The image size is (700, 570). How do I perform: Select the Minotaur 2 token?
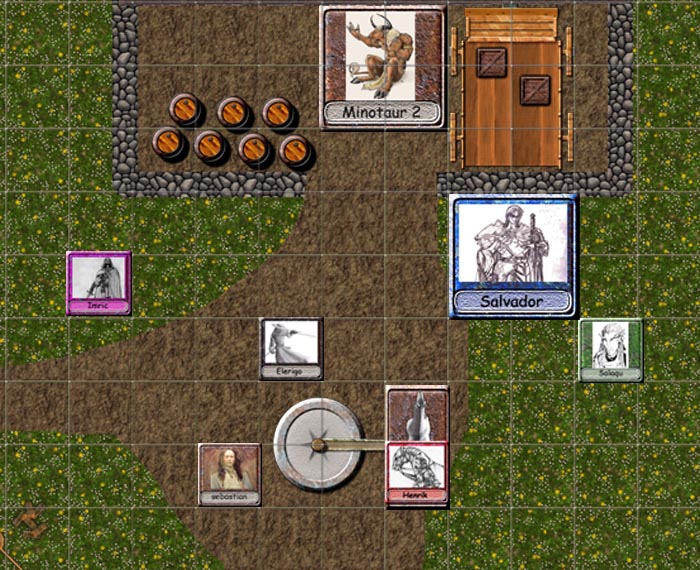pos(382,66)
